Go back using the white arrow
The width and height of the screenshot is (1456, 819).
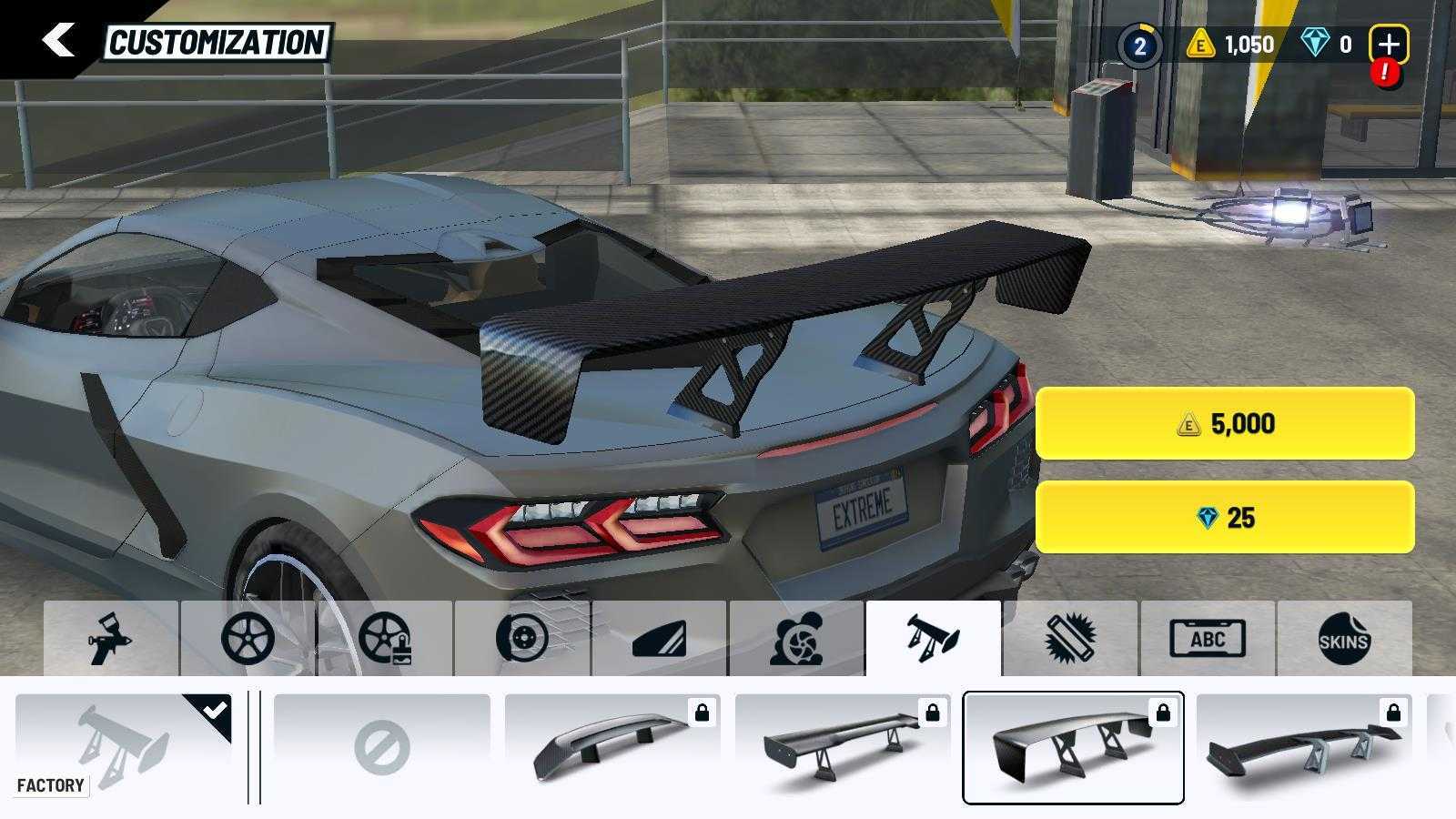tap(58, 40)
